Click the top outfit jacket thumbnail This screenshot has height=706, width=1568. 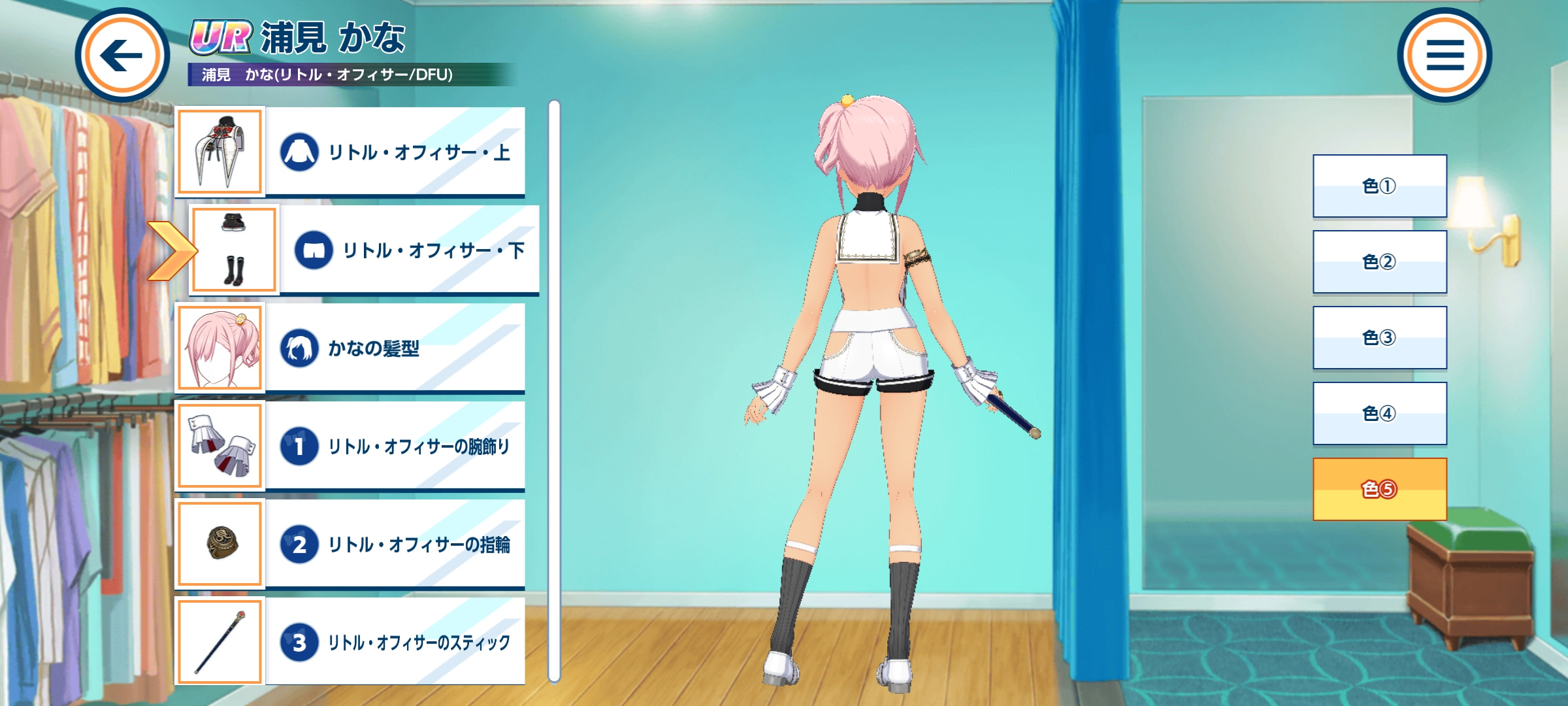coord(220,152)
